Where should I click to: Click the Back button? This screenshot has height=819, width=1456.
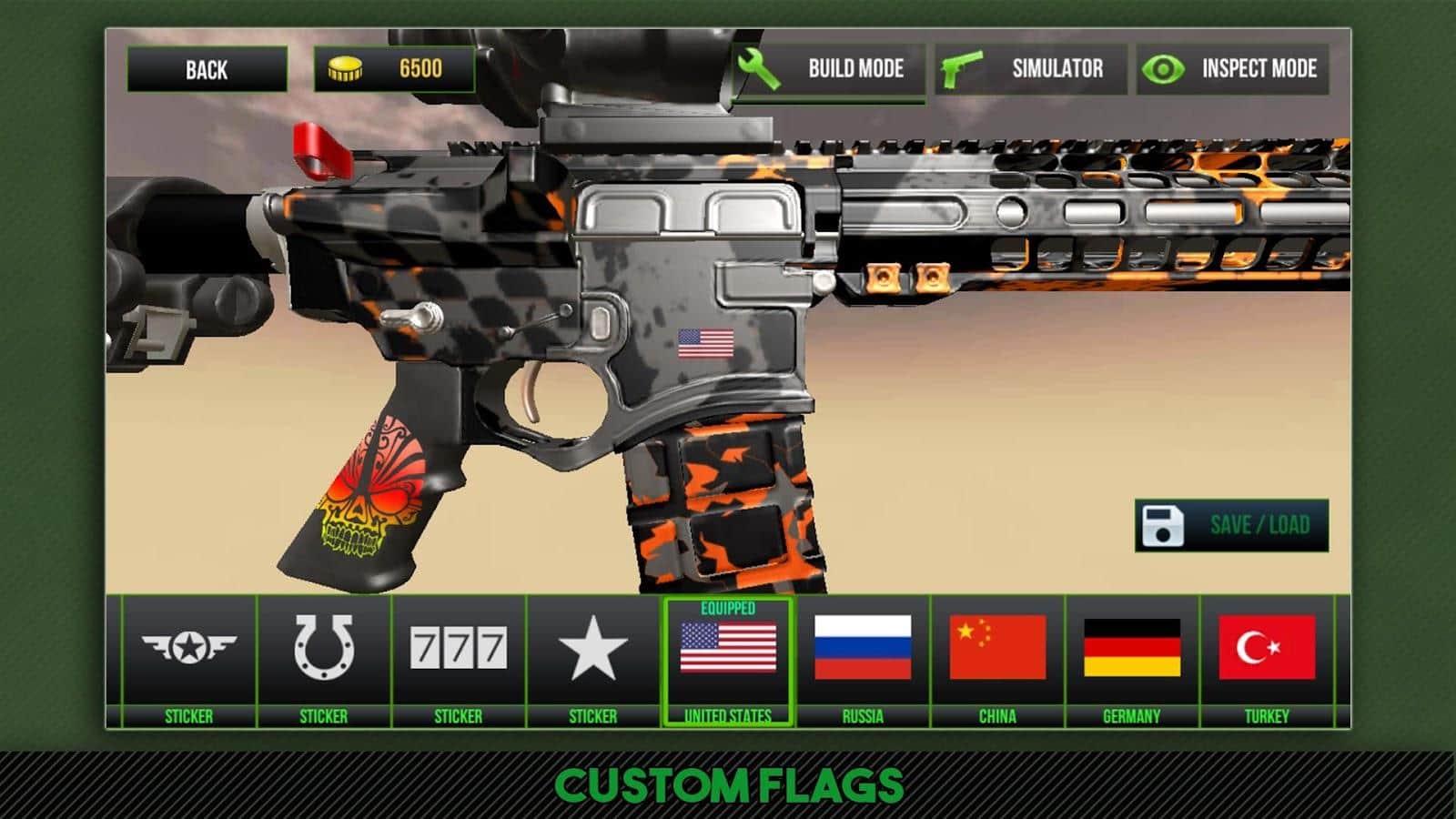click(208, 67)
